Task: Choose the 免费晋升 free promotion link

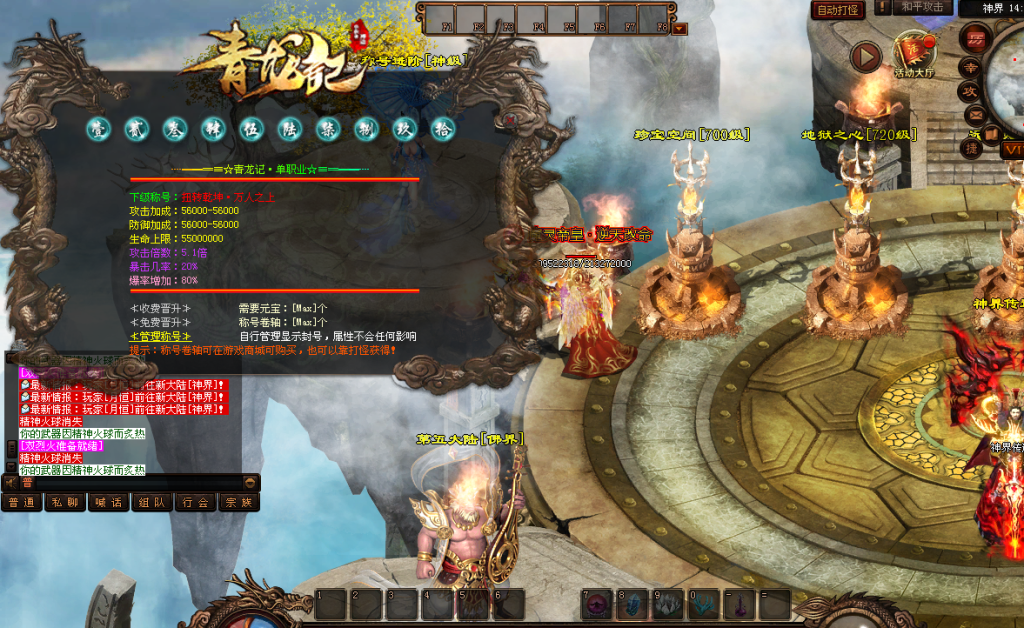Action: [160, 322]
